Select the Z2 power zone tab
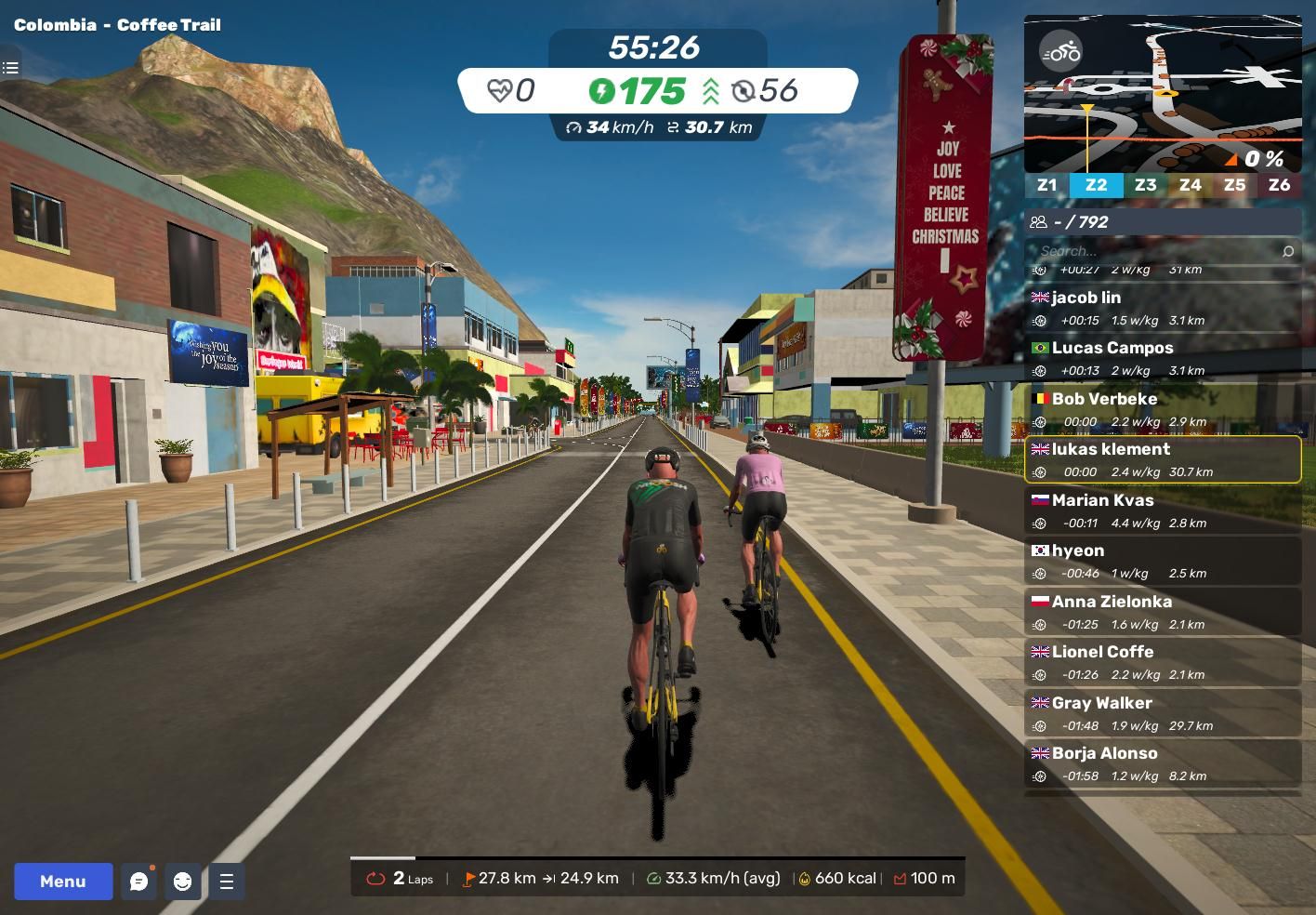 point(1096,185)
